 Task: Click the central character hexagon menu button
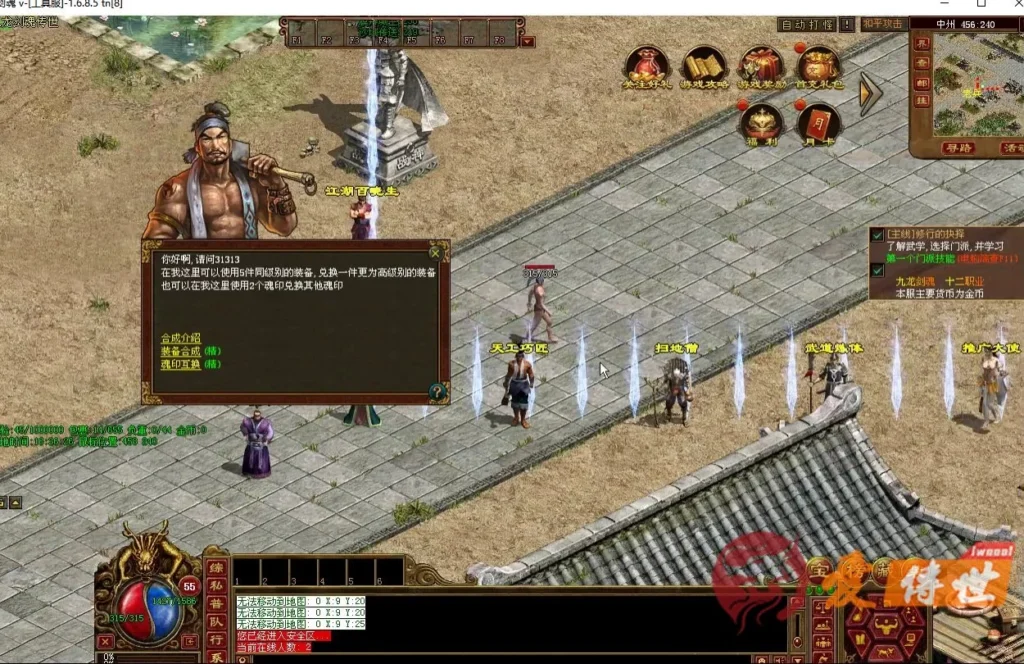[886, 630]
